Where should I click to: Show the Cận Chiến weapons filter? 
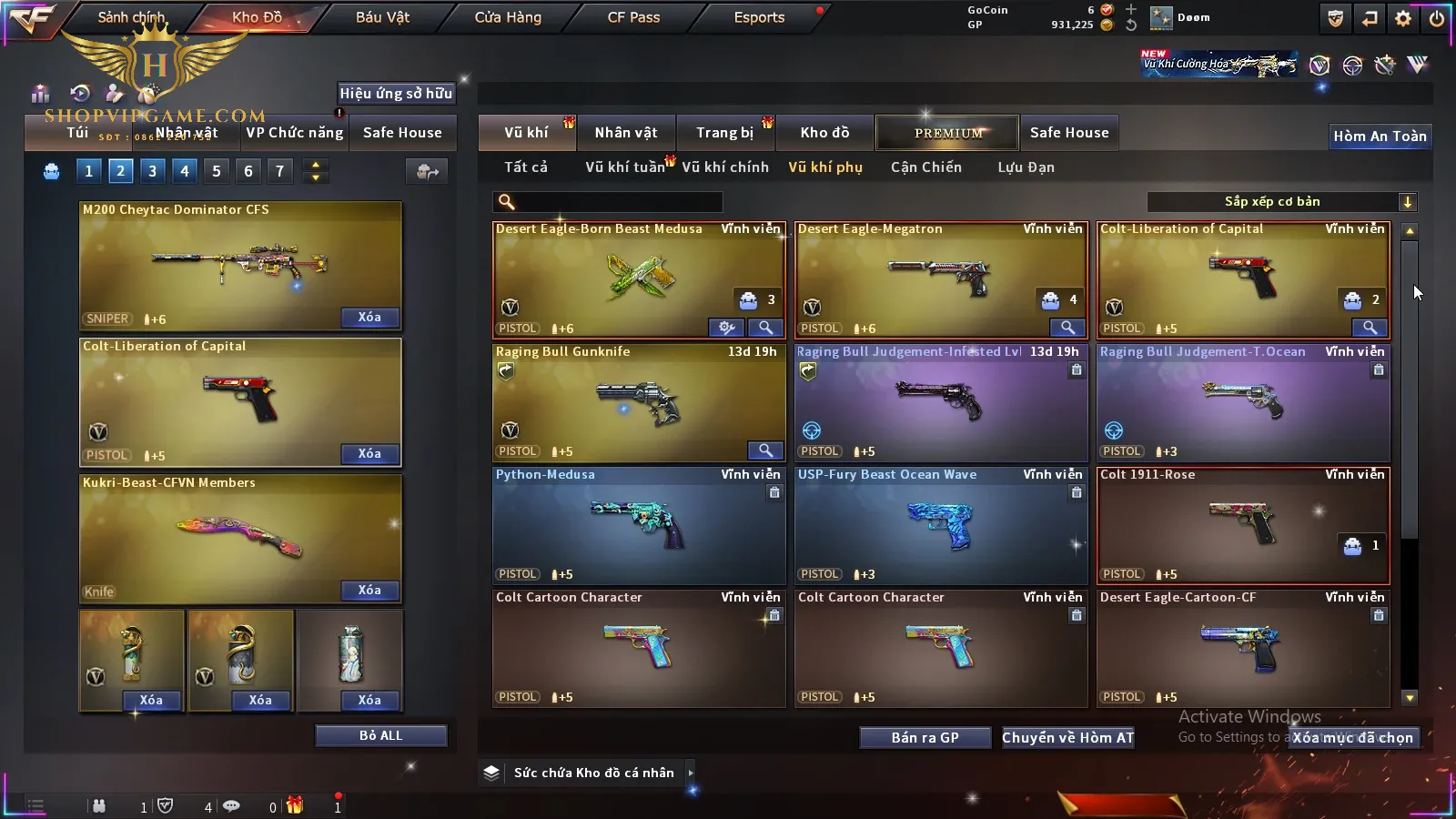(925, 167)
